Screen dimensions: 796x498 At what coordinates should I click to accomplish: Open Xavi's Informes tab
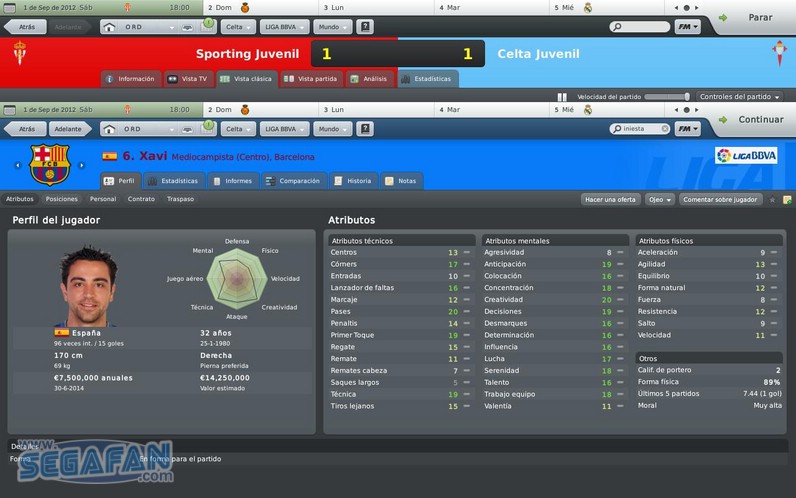[x=232, y=181]
